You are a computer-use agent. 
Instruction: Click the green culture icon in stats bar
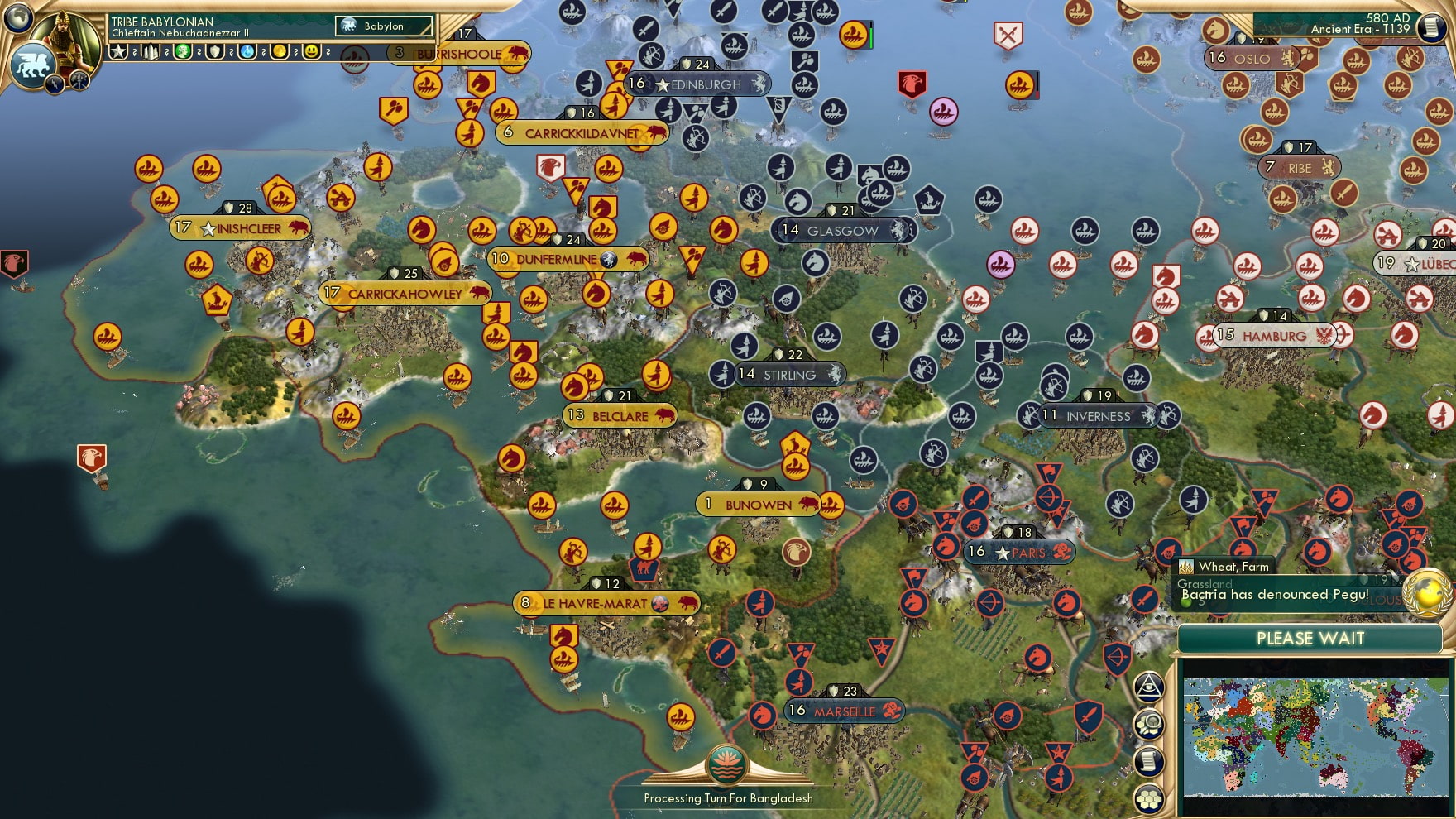[x=184, y=51]
